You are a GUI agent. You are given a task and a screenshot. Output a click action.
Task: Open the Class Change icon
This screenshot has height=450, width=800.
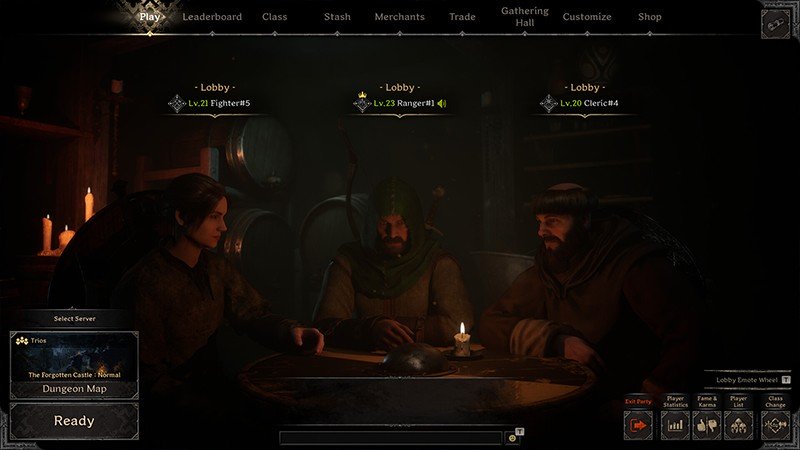tap(775, 424)
